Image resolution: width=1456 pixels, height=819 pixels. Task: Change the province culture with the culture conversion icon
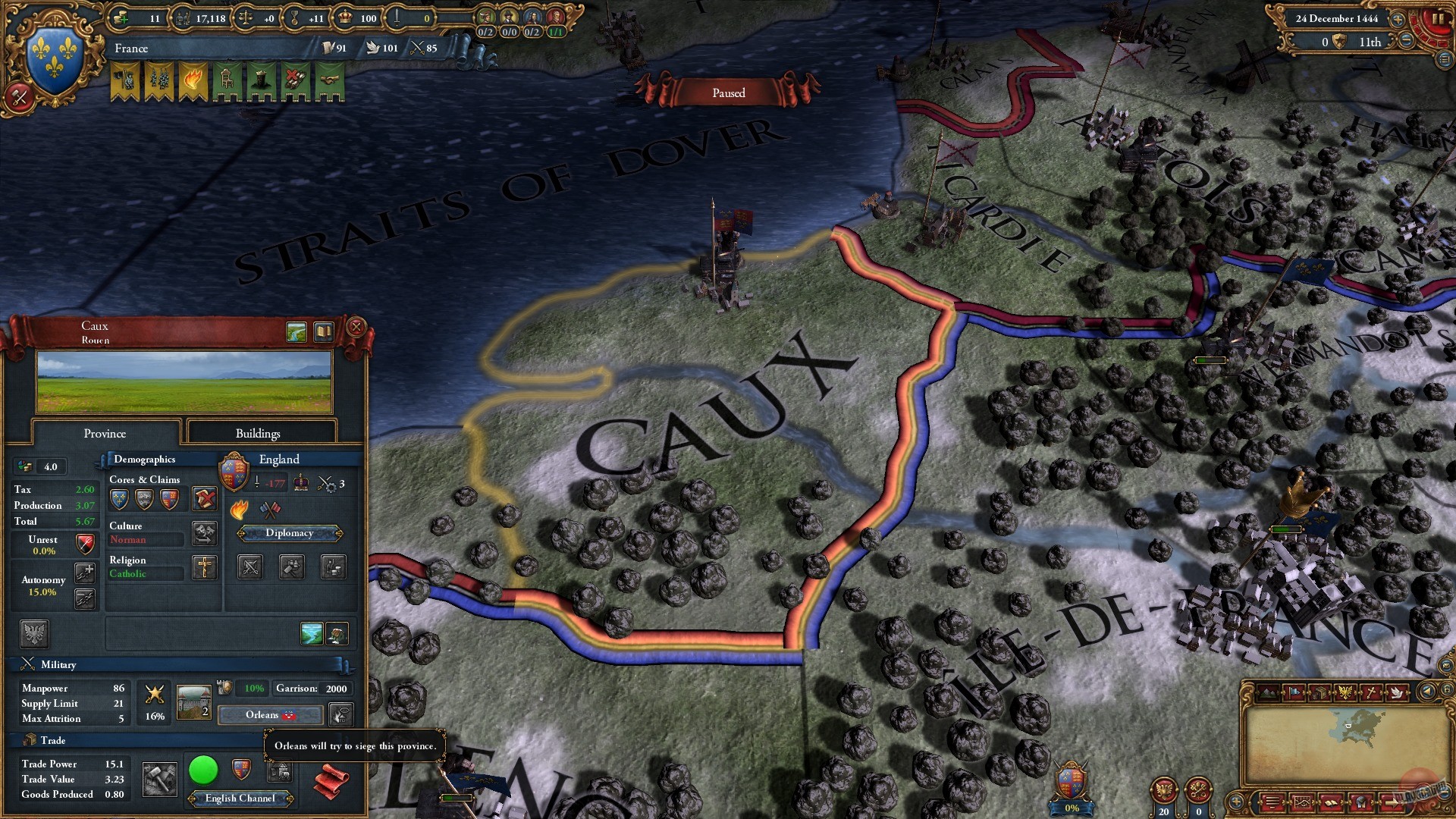click(x=204, y=534)
